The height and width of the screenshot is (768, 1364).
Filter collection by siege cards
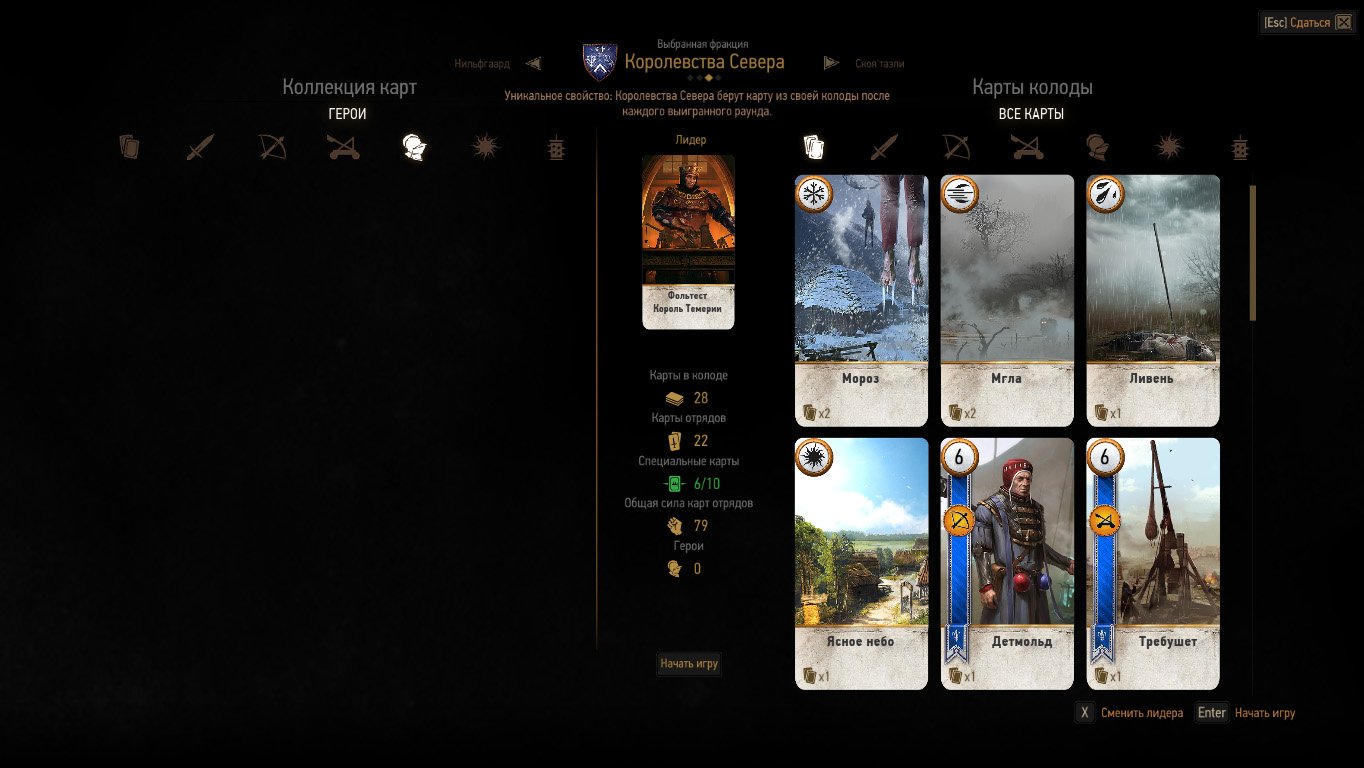[343, 146]
